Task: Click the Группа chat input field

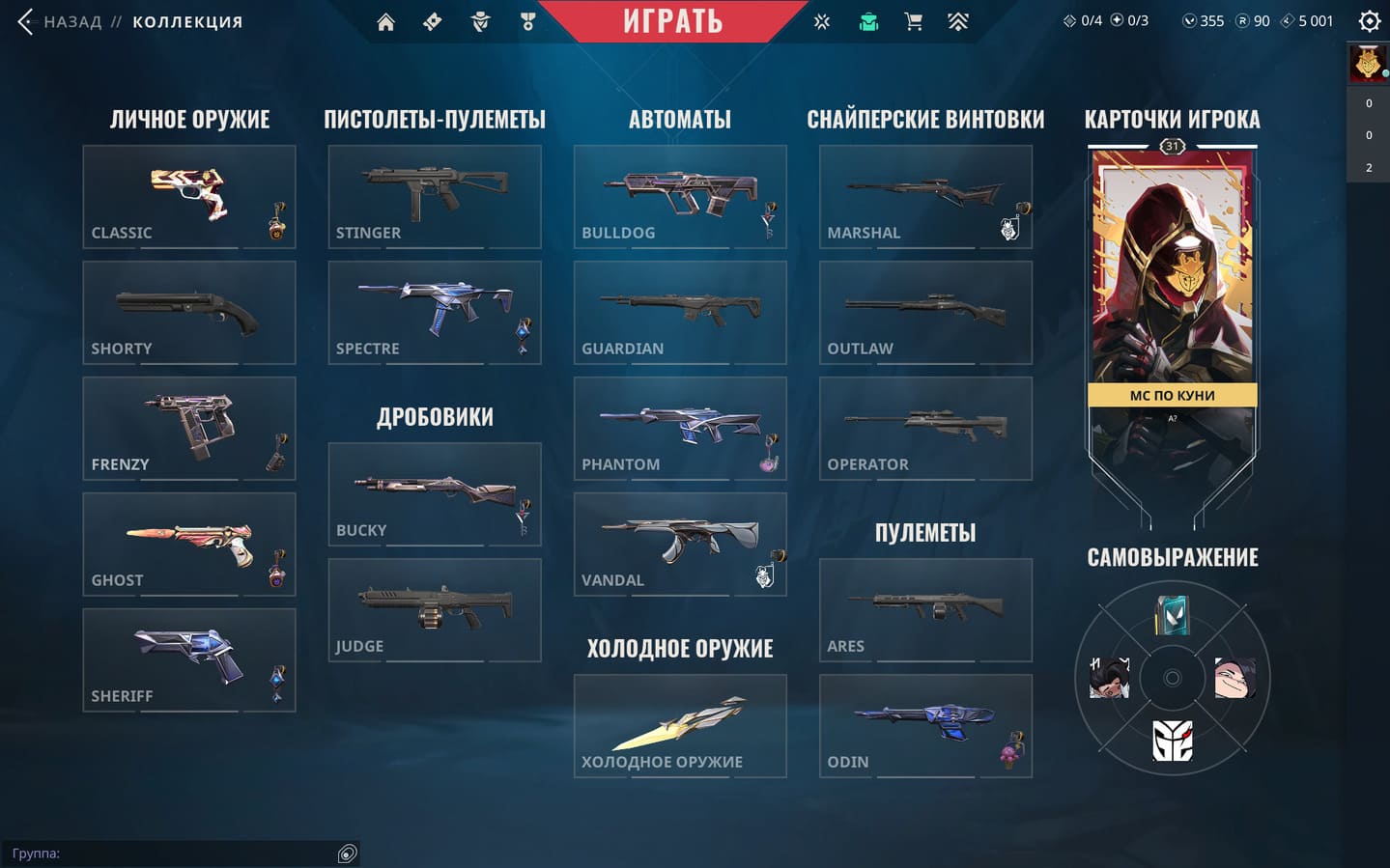Action: 174,854
